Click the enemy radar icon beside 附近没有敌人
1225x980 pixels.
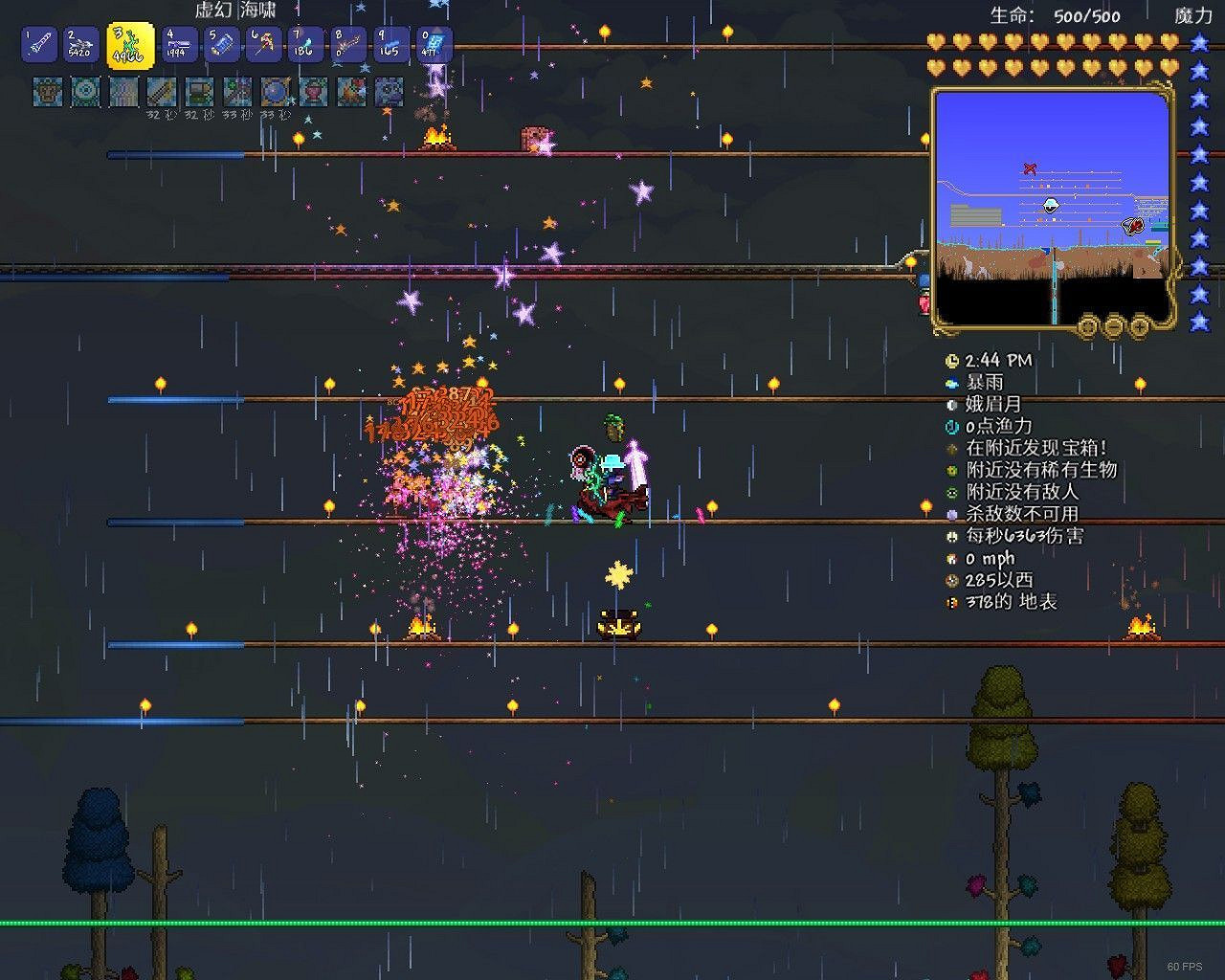pos(950,493)
